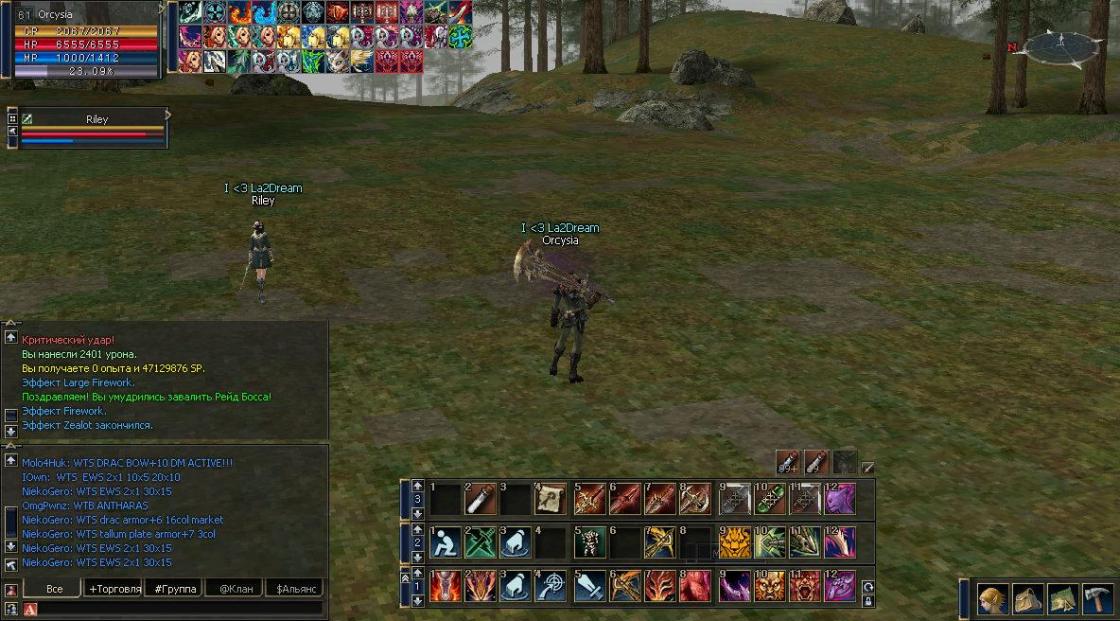This screenshot has height=621, width=1120.
Task: Switch to the $Альянс chat tab
Action: pos(293,589)
